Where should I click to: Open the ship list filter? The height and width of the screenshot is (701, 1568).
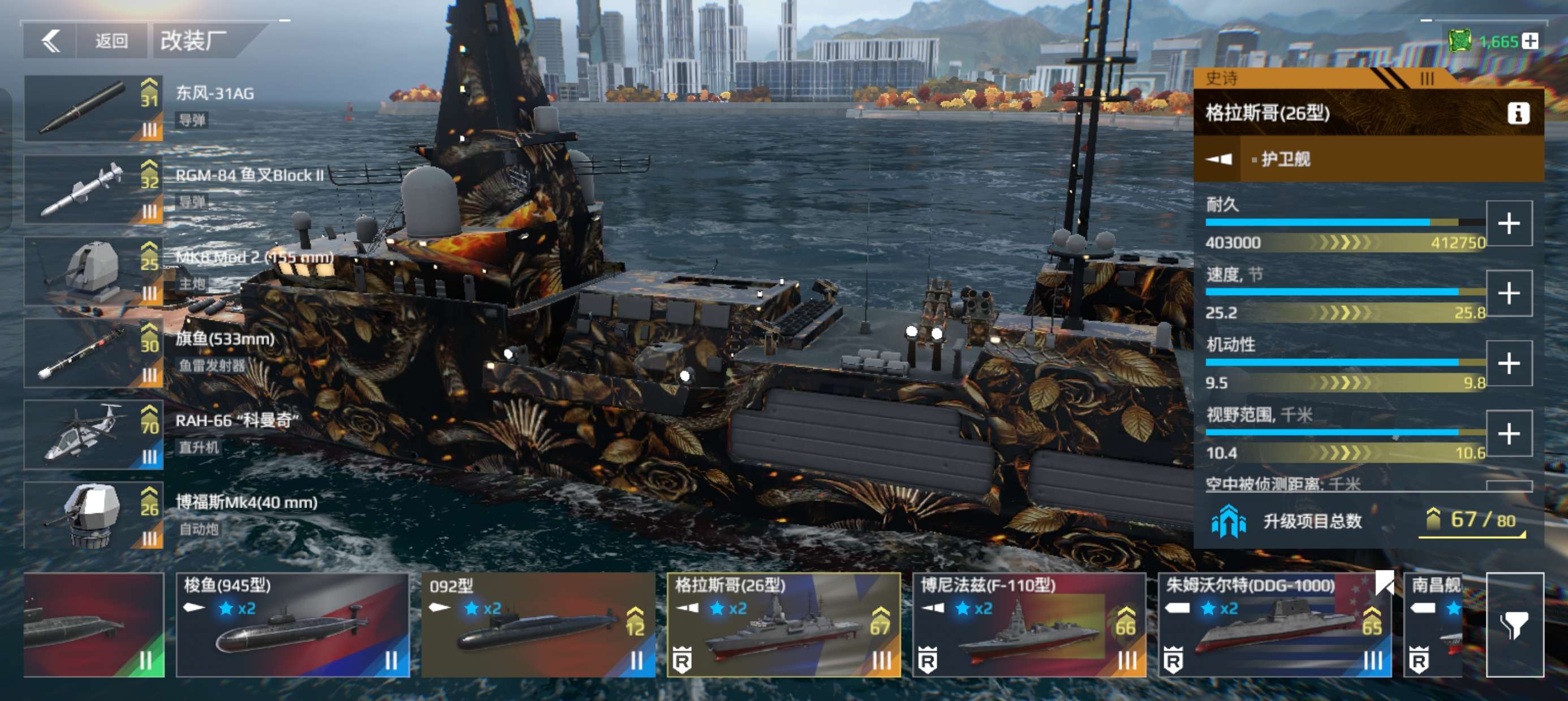pyautogui.click(x=1514, y=625)
